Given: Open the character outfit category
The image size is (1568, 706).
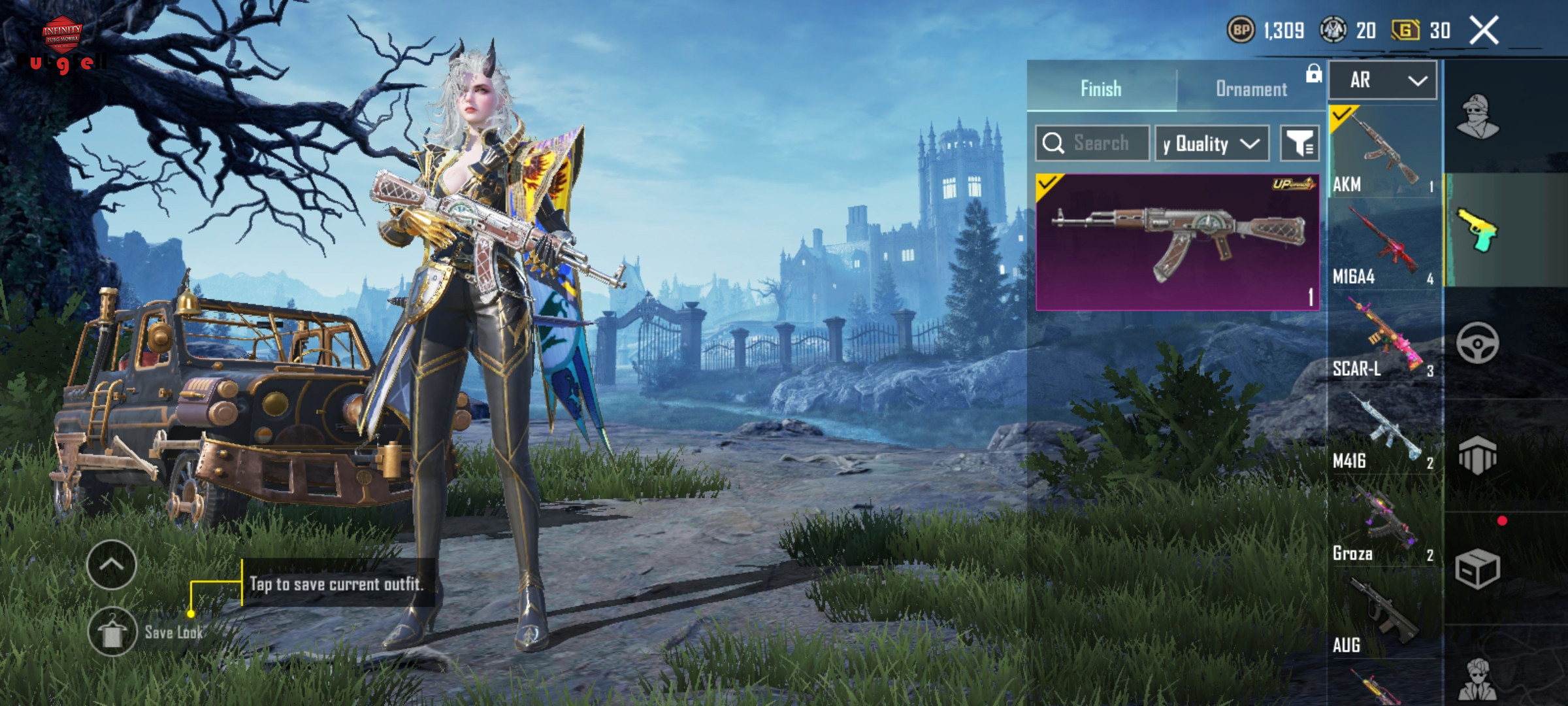Looking at the screenshot, I should [x=1478, y=118].
